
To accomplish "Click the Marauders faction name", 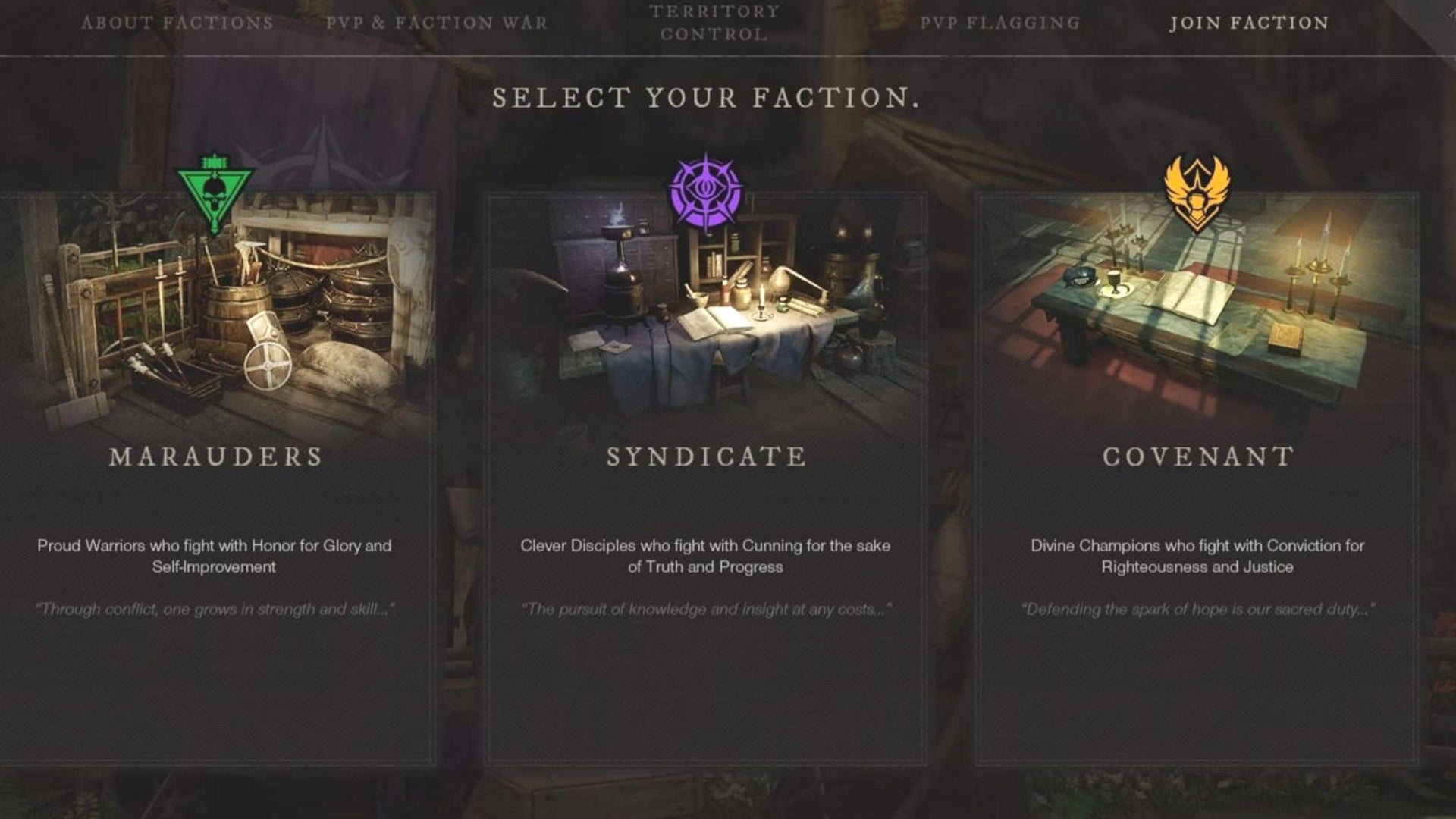I will [x=218, y=457].
